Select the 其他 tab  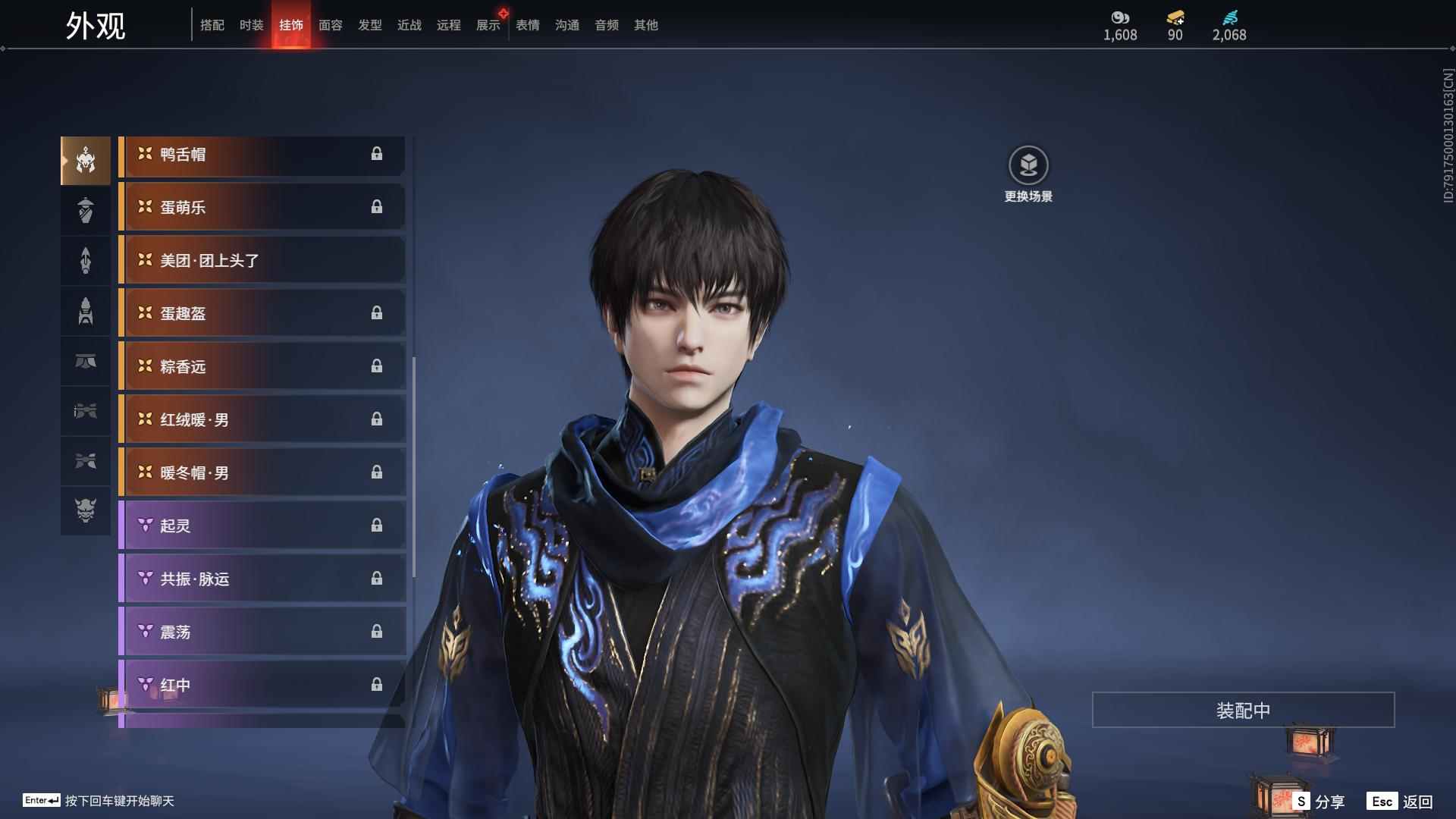pos(646,25)
